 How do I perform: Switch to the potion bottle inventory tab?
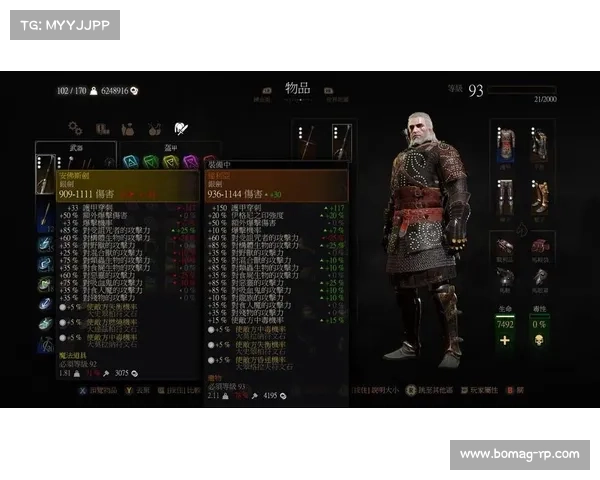128,128
